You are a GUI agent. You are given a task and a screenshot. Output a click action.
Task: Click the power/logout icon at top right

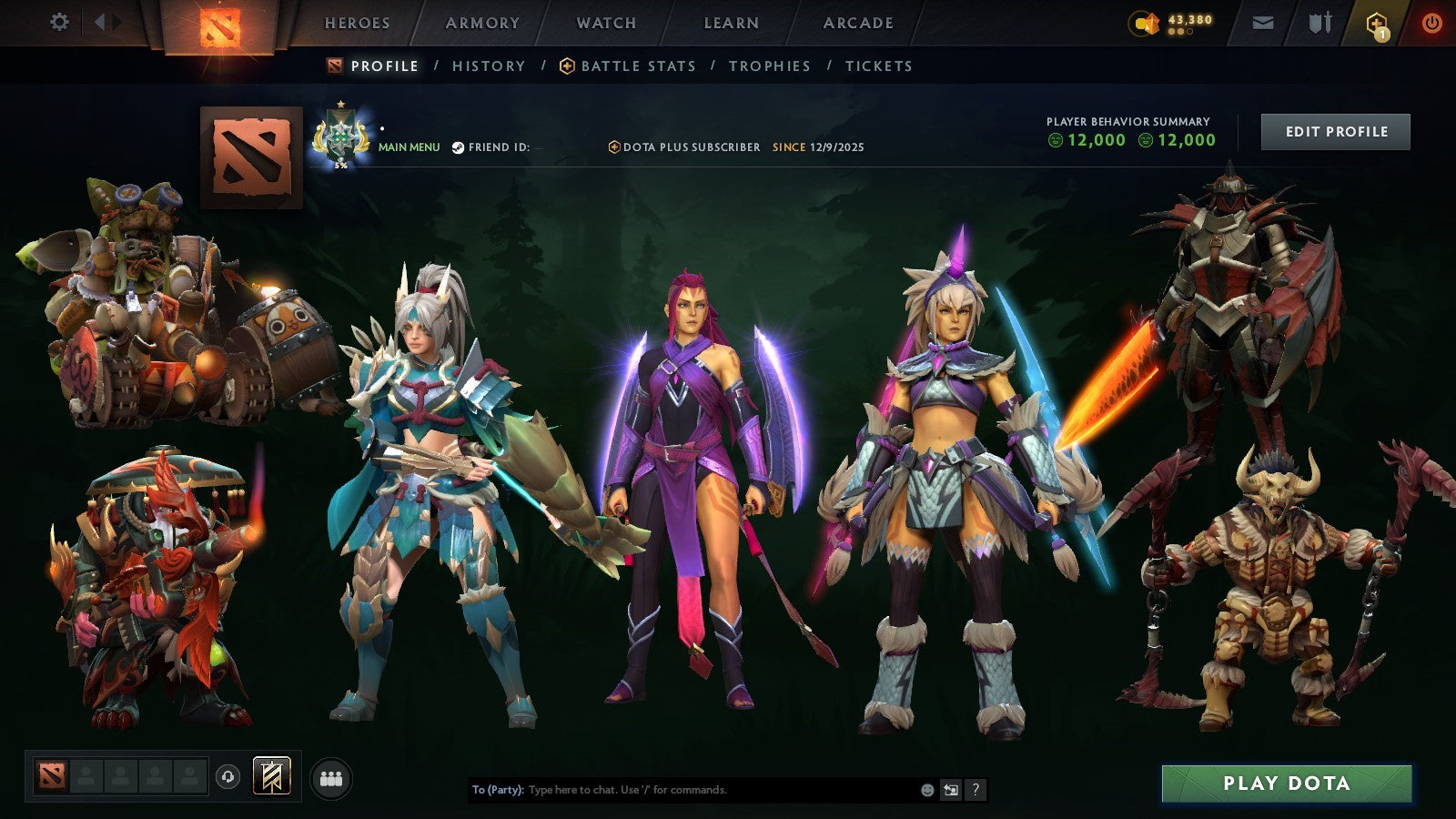click(x=1431, y=23)
